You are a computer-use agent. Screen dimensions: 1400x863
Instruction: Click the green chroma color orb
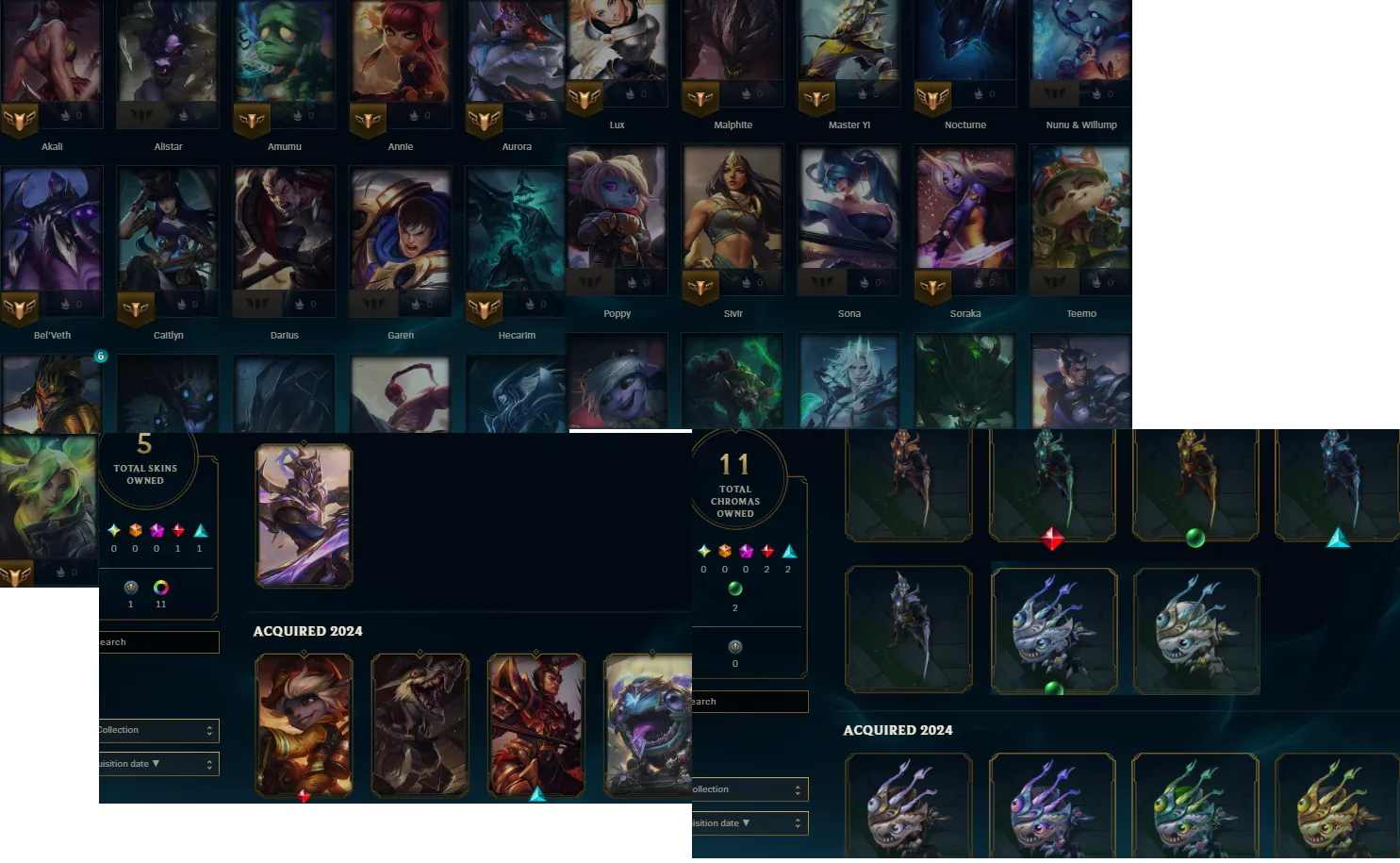click(735, 589)
